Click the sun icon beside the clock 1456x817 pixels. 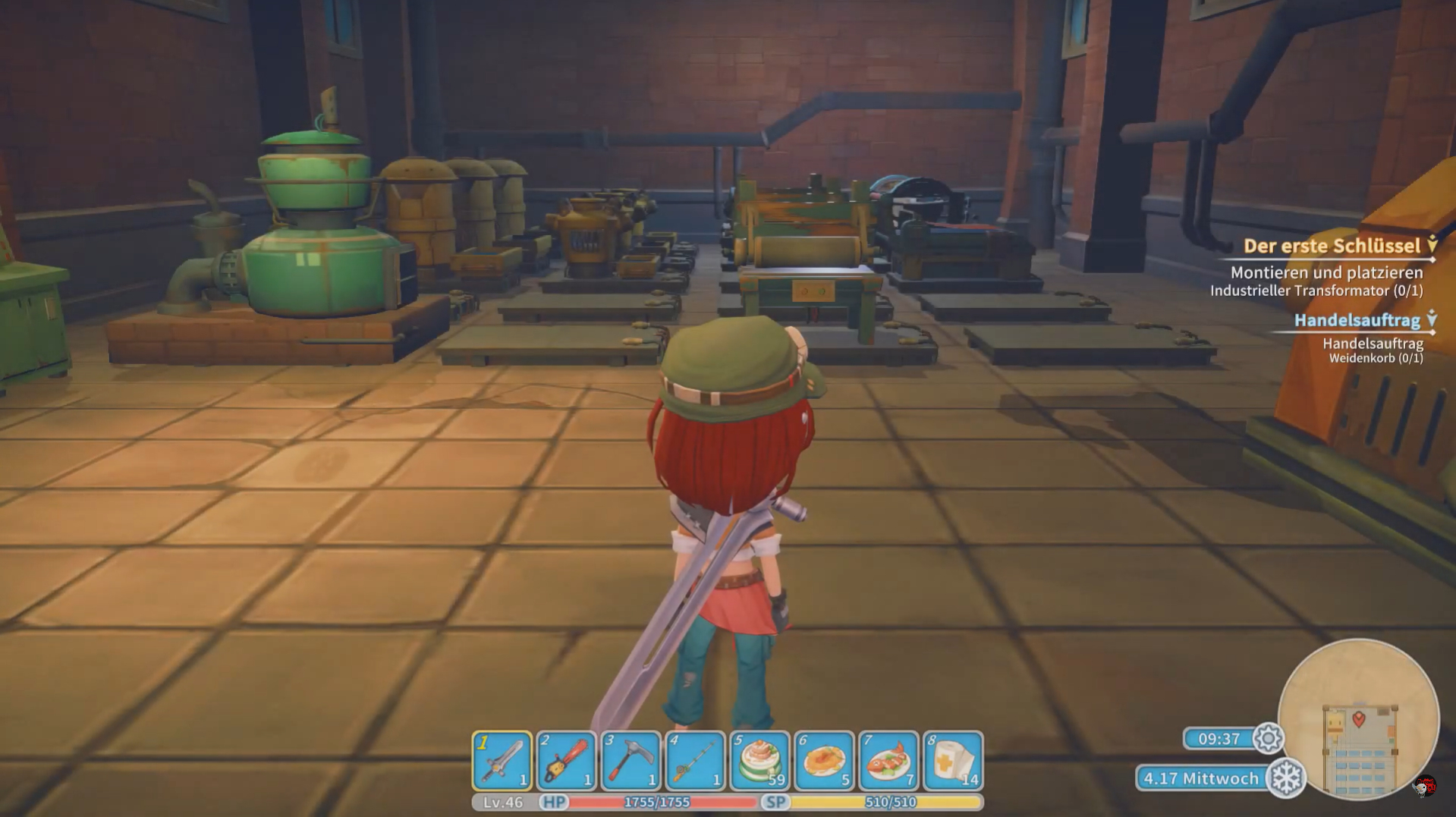[x=1268, y=738]
